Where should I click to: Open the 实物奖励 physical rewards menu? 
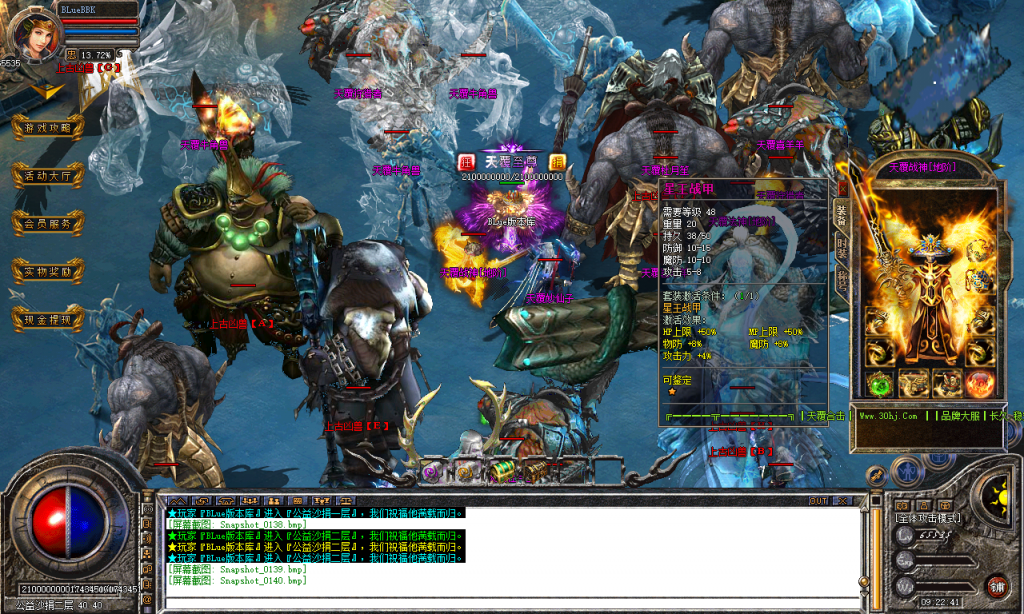[47, 271]
